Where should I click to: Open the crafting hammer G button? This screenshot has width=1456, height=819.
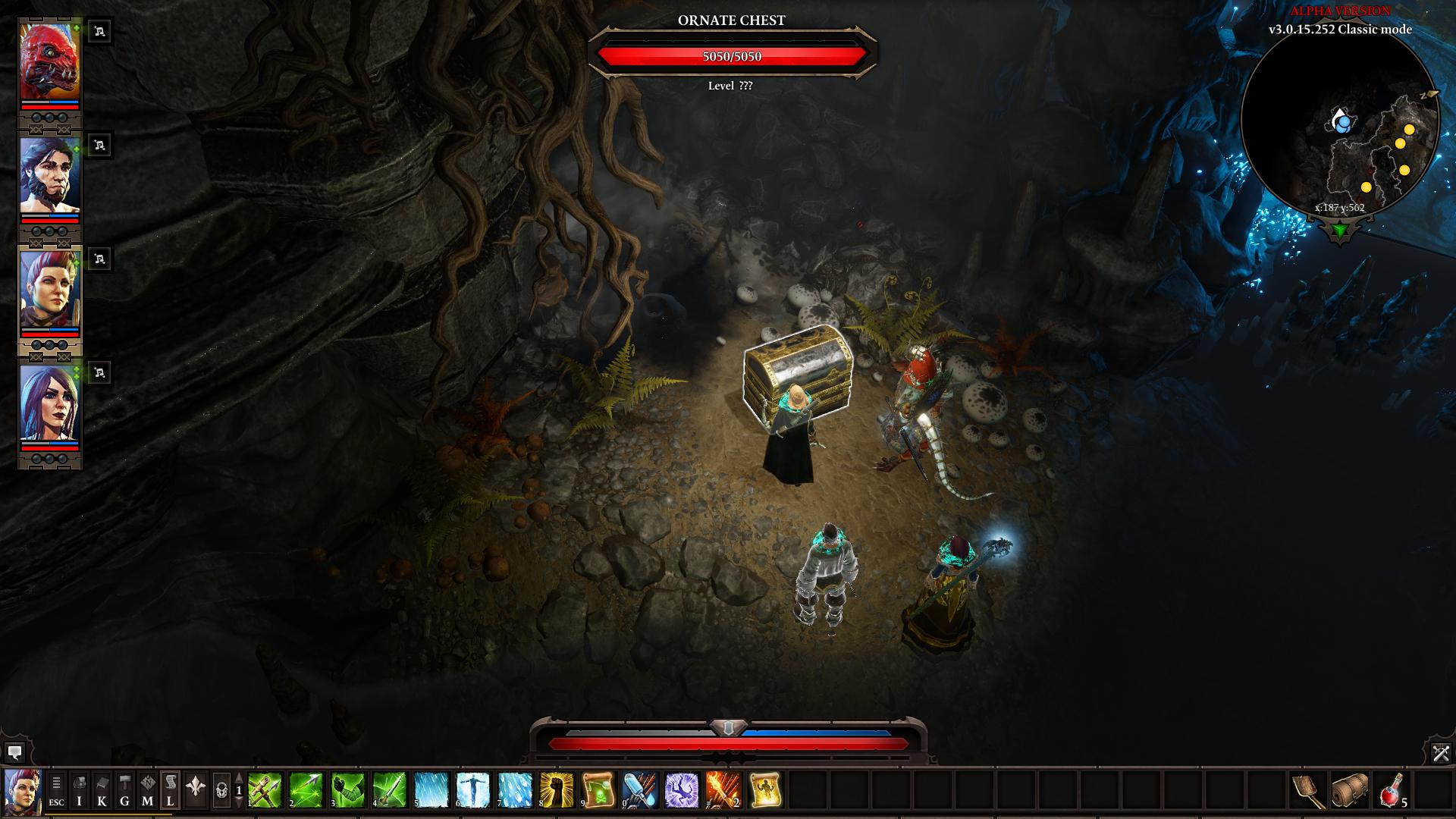(x=124, y=790)
